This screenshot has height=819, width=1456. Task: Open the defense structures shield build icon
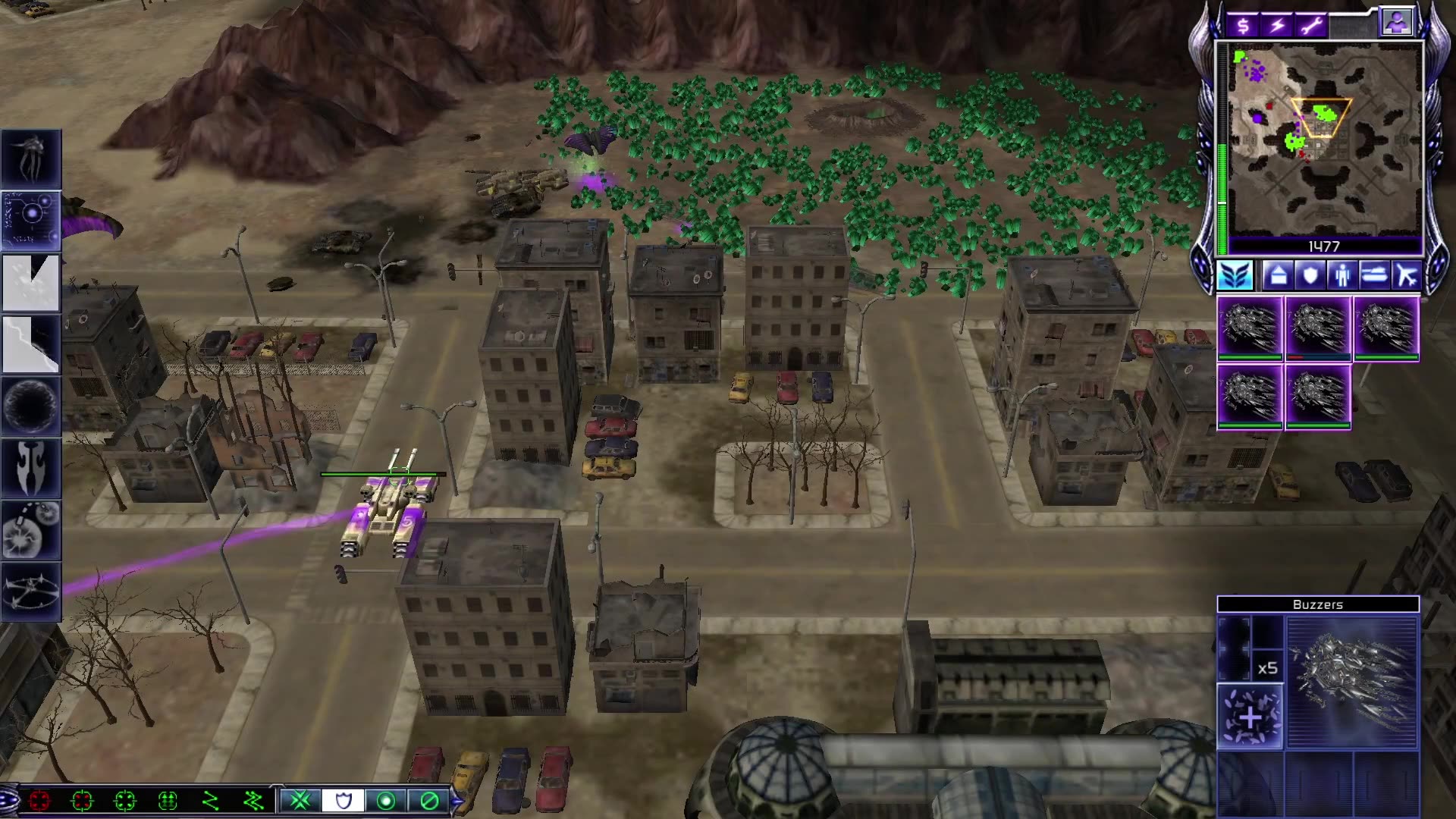tap(1310, 276)
